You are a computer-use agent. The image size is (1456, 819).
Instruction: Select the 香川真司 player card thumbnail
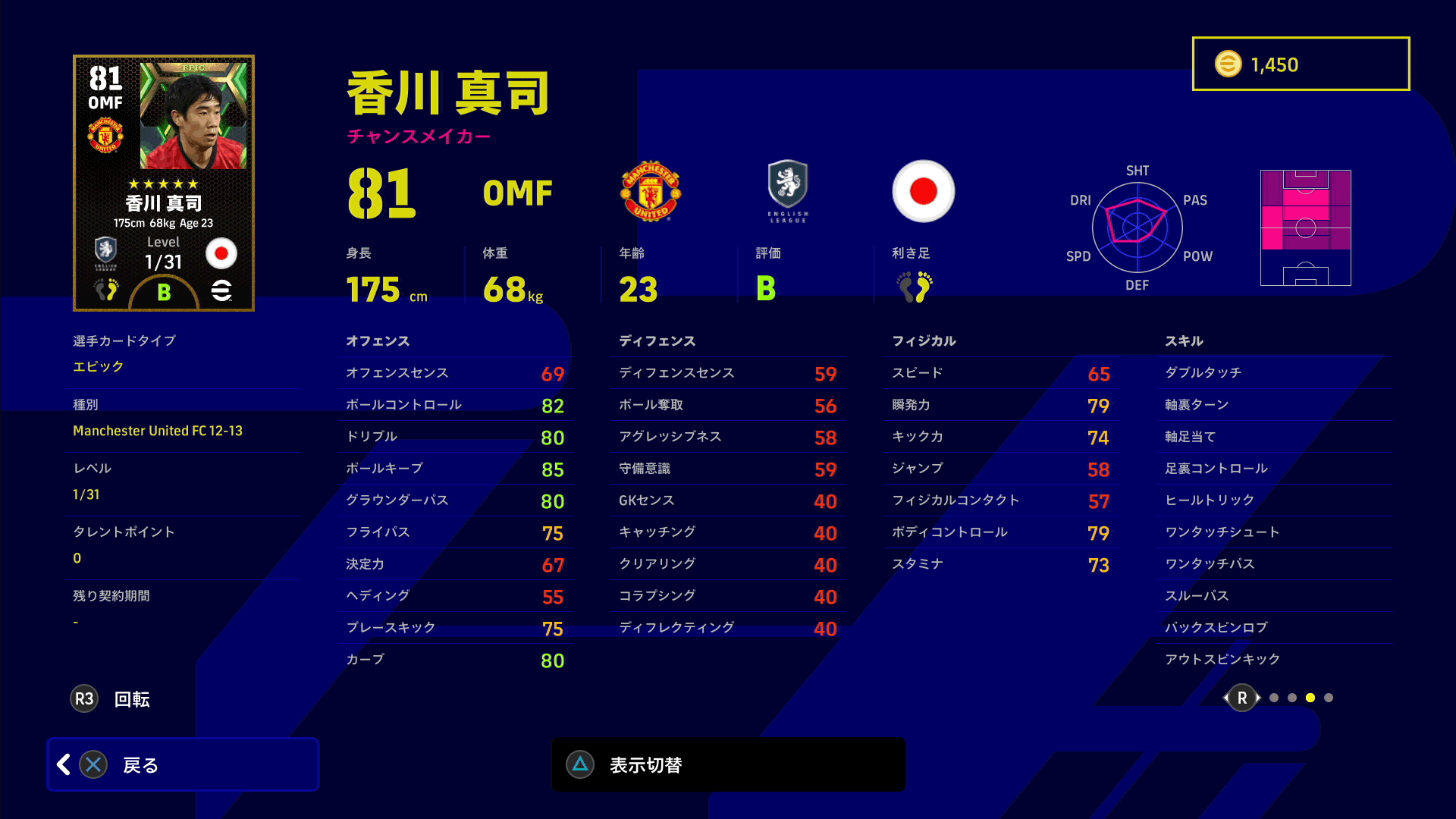pos(164,183)
